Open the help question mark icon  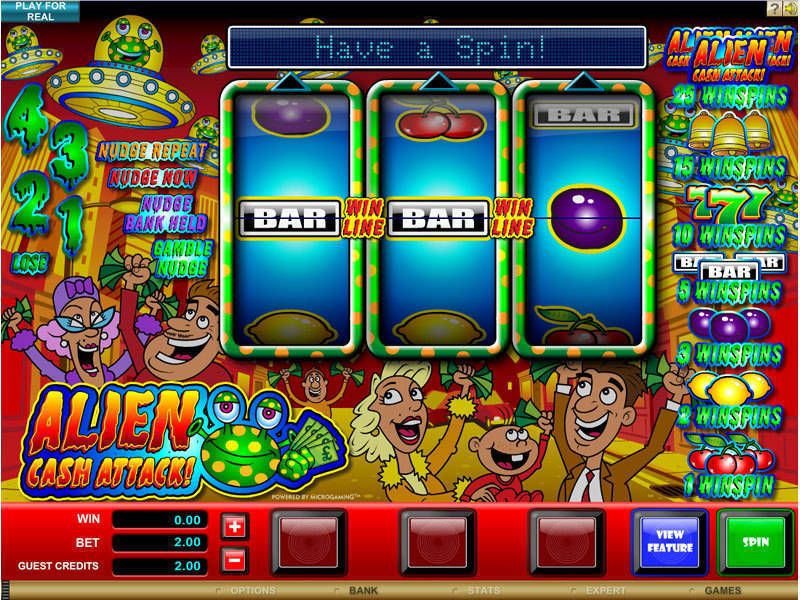click(x=773, y=8)
